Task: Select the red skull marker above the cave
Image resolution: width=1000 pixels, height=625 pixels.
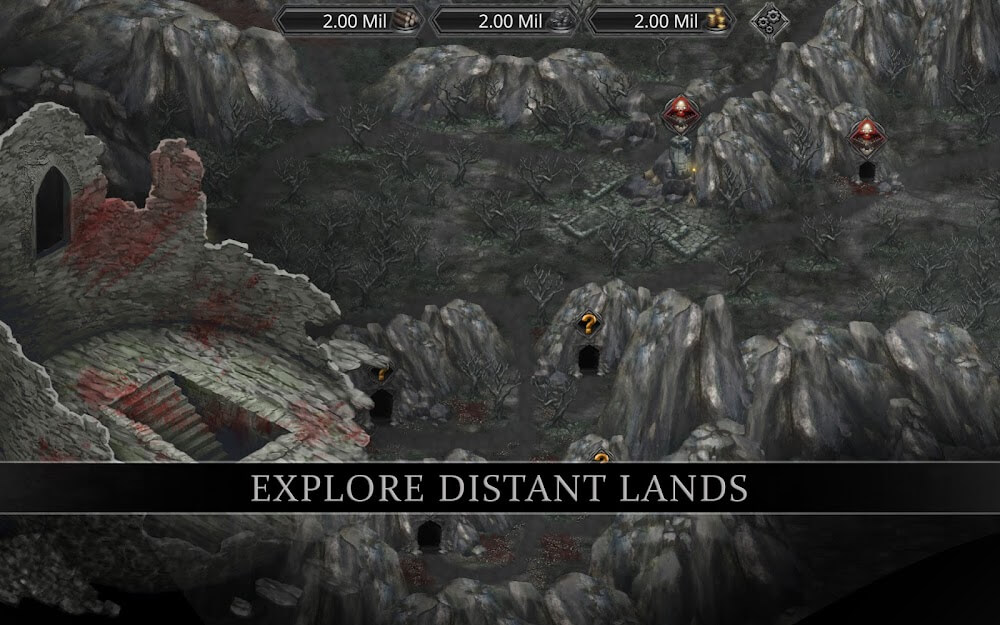Action: tap(865, 134)
